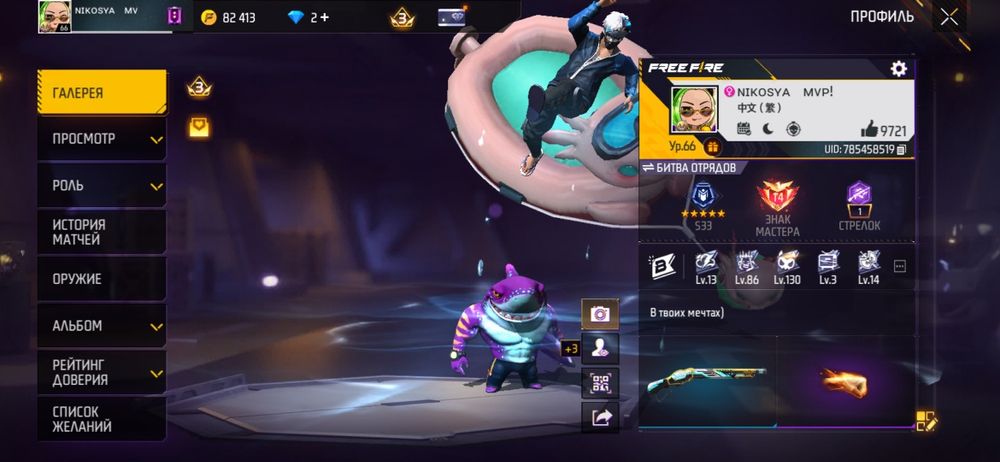Open profile settings gear

(898, 68)
